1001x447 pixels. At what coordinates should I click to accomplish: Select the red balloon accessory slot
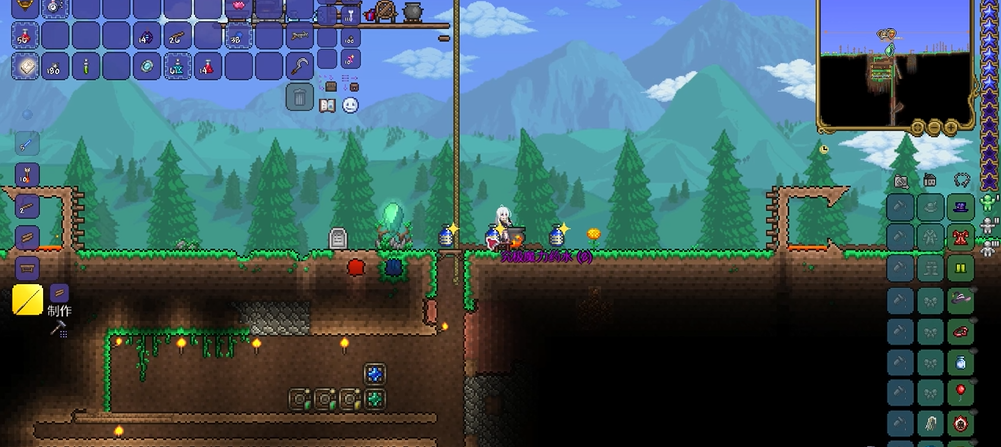point(962,391)
